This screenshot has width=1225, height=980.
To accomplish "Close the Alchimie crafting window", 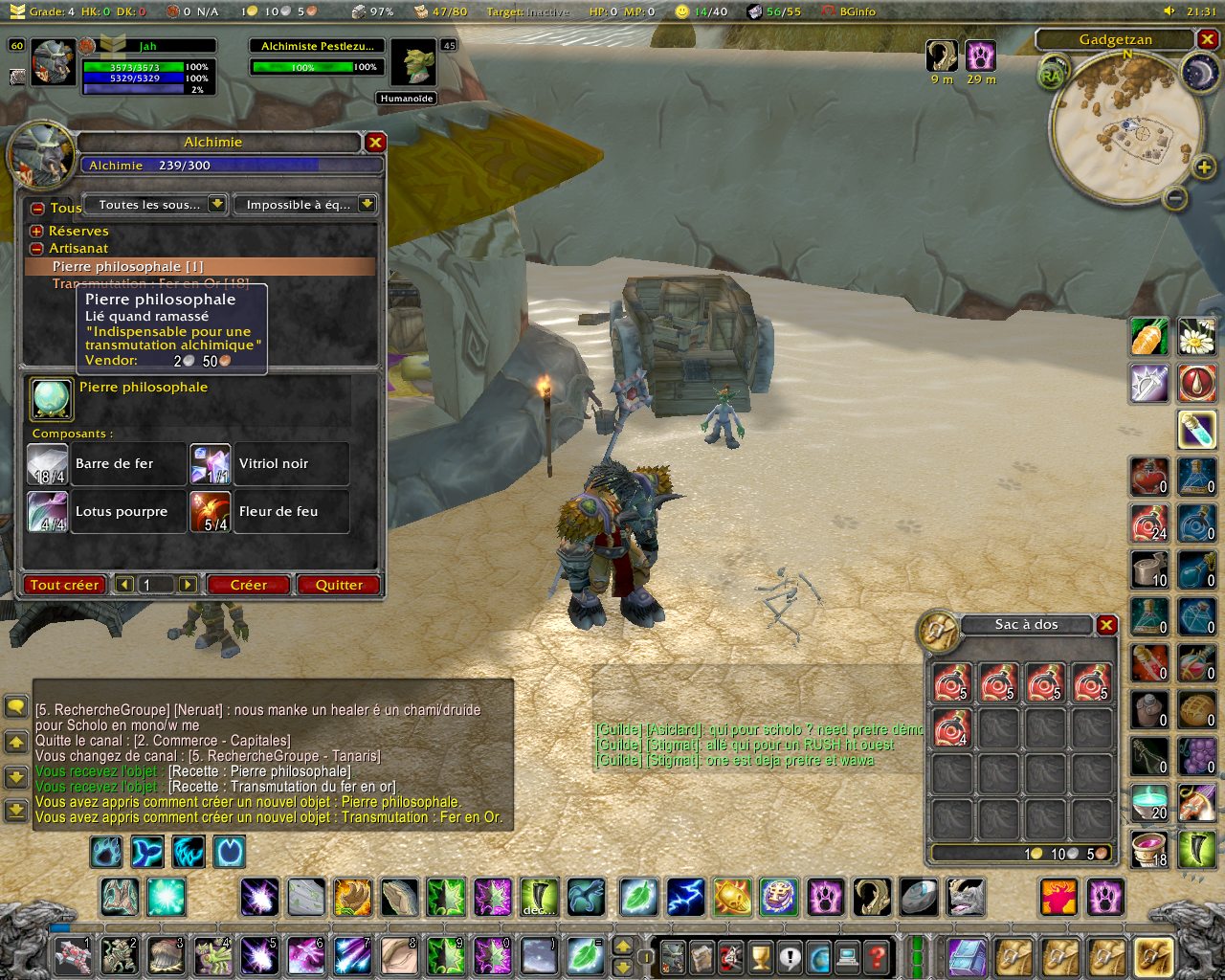I will coord(375,143).
